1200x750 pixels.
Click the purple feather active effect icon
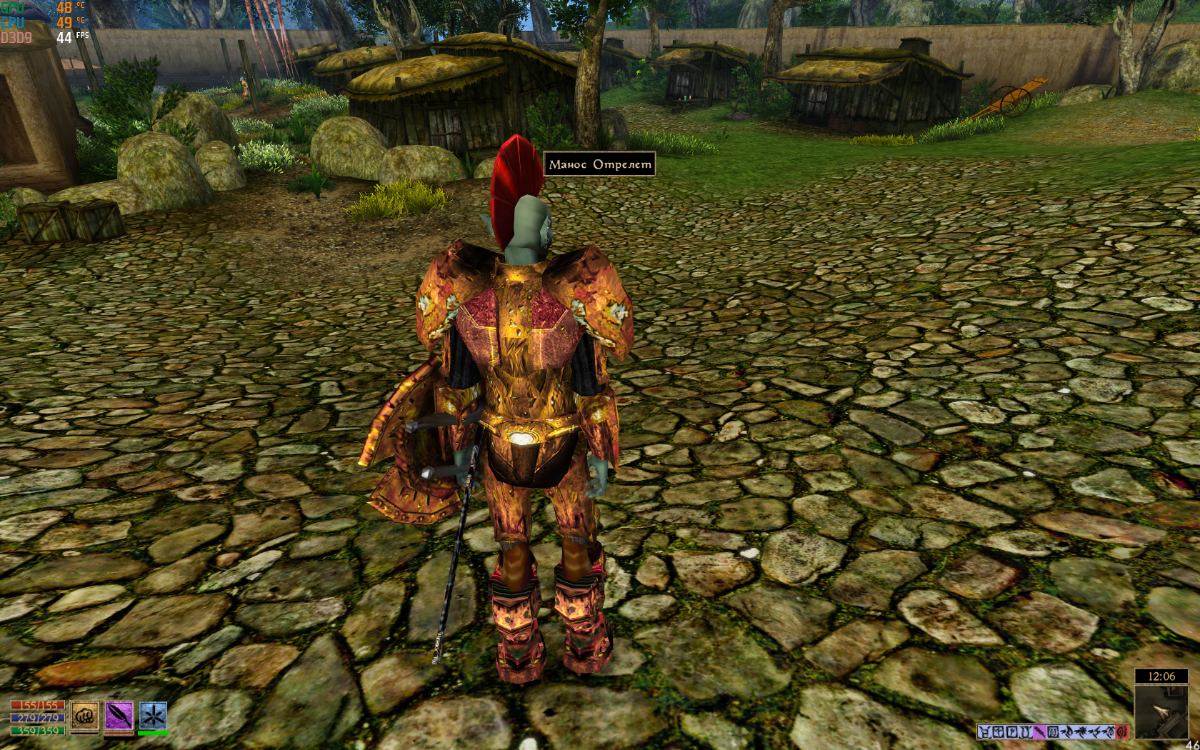tap(1039, 732)
